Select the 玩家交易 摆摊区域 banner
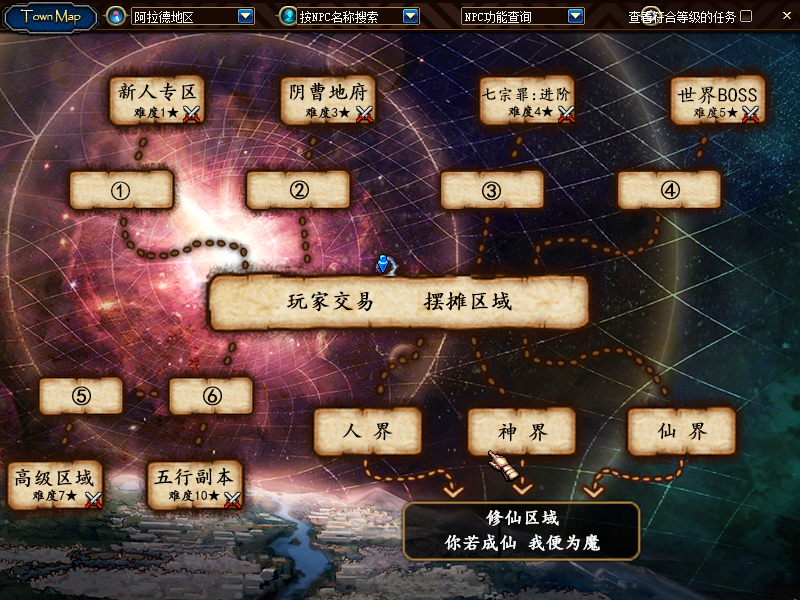Screen dimensions: 800x600 pyautogui.click(x=398, y=303)
